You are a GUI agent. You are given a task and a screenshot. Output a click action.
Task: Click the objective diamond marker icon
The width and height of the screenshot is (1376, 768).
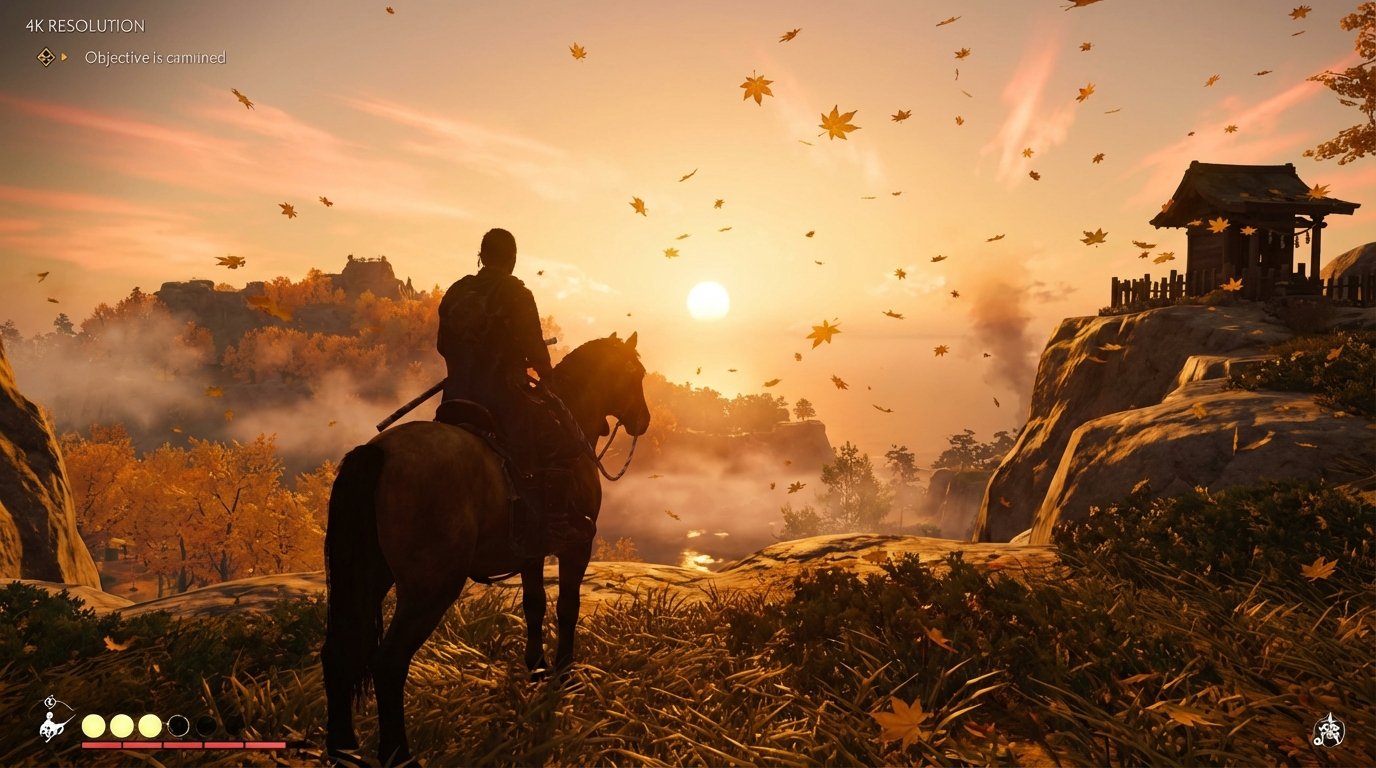pos(44,58)
